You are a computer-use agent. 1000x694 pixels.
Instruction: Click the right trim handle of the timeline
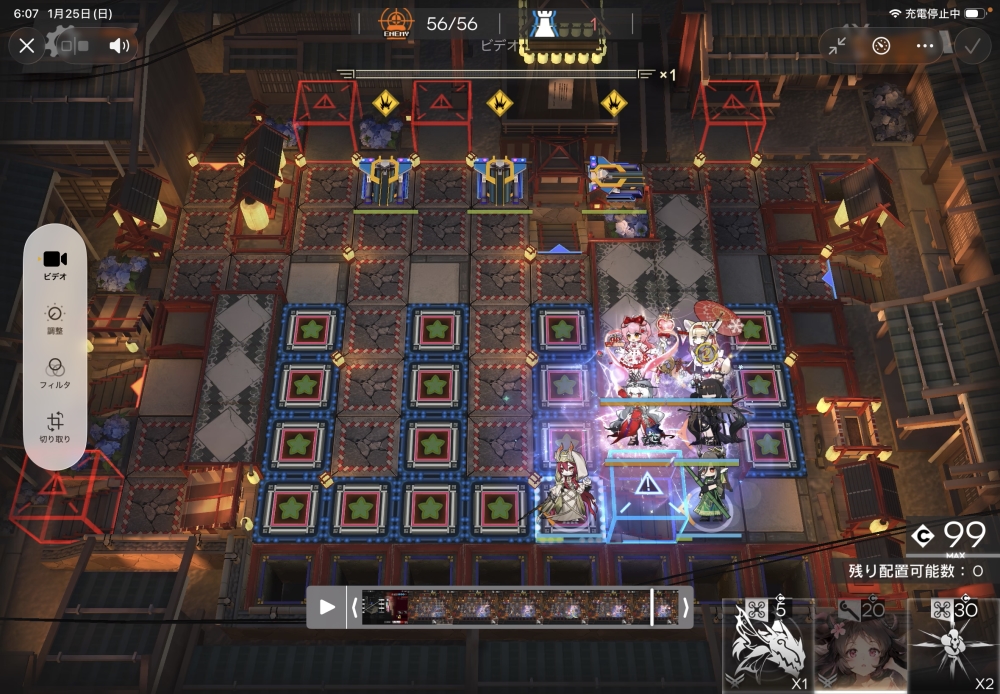[x=685, y=607]
